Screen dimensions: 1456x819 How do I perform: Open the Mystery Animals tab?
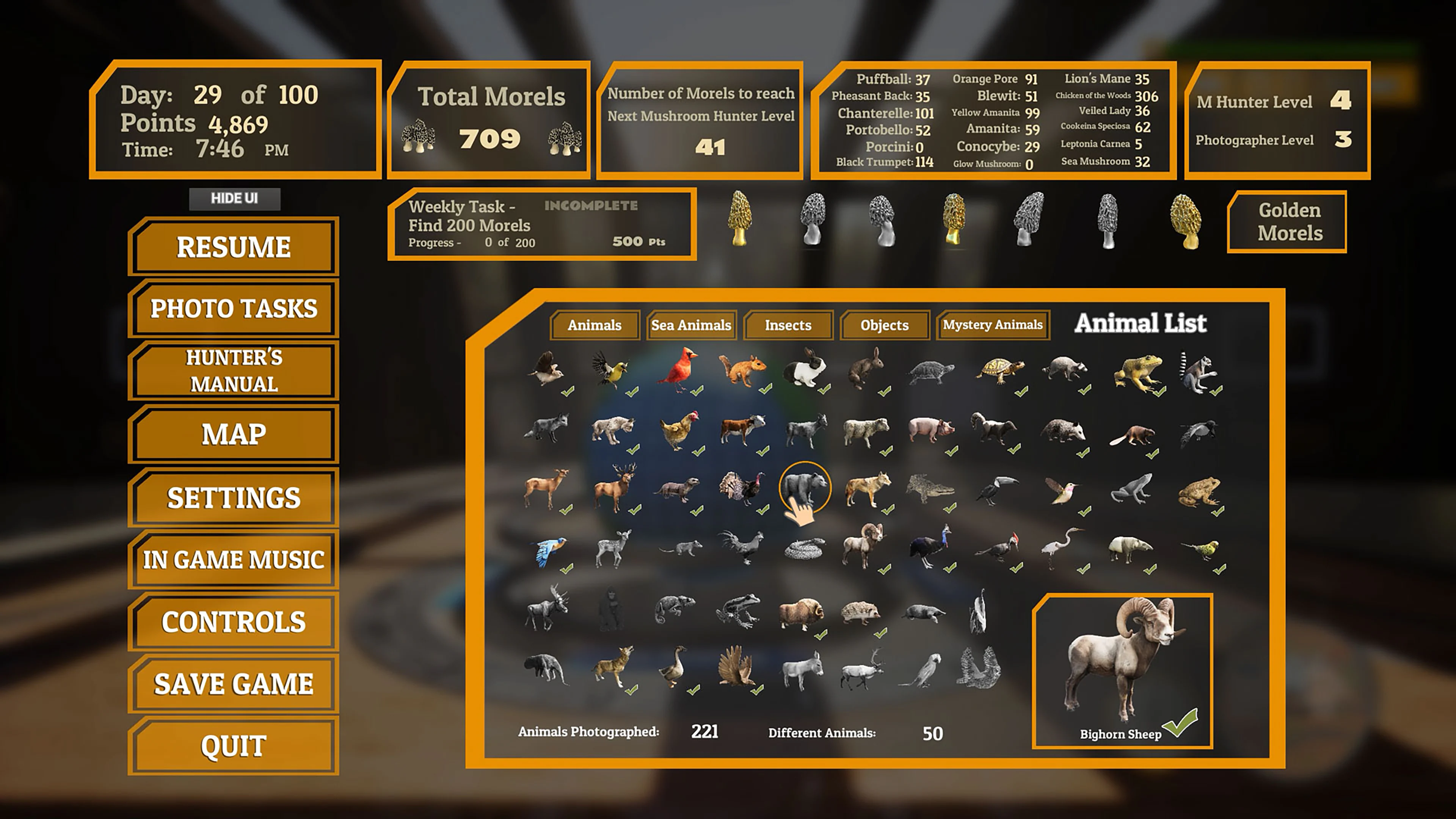tap(993, 325)
